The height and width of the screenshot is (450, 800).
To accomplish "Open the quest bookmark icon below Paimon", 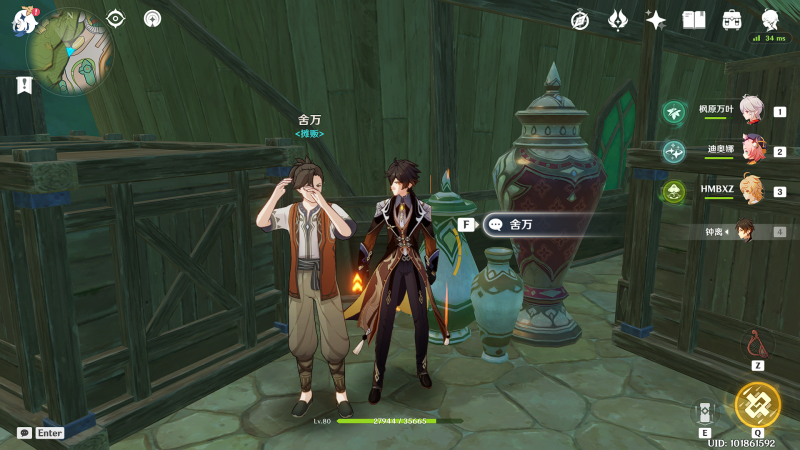I will [x=24, y=85].
